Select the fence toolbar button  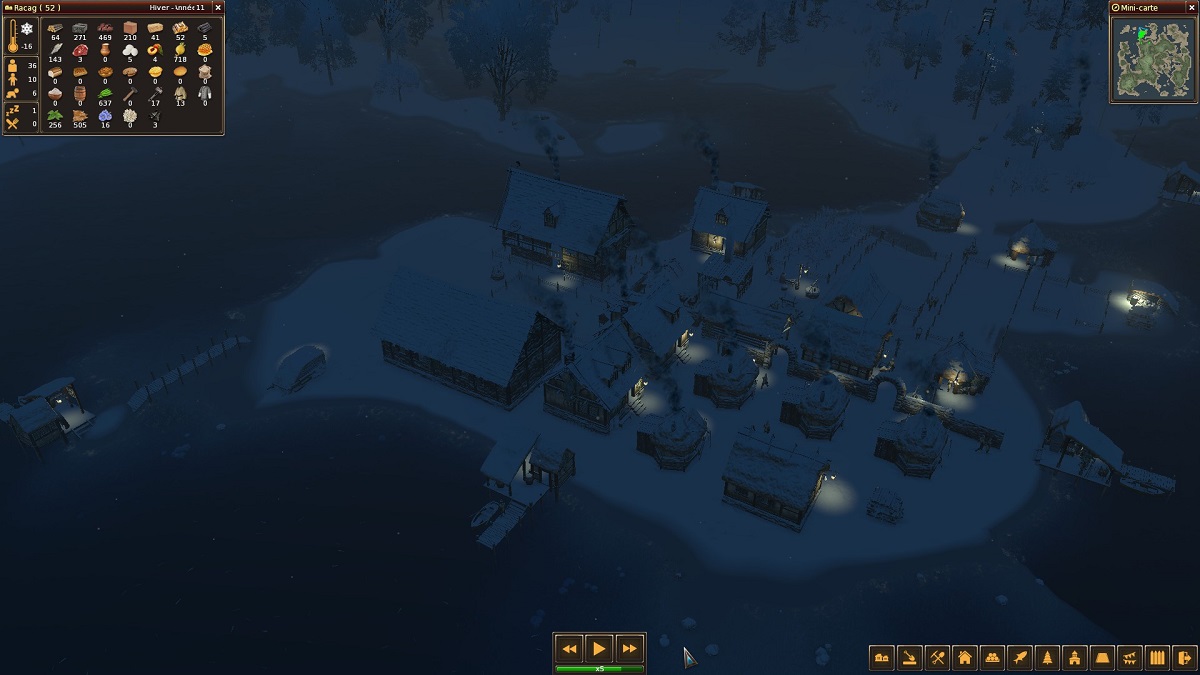(1157, 658)
